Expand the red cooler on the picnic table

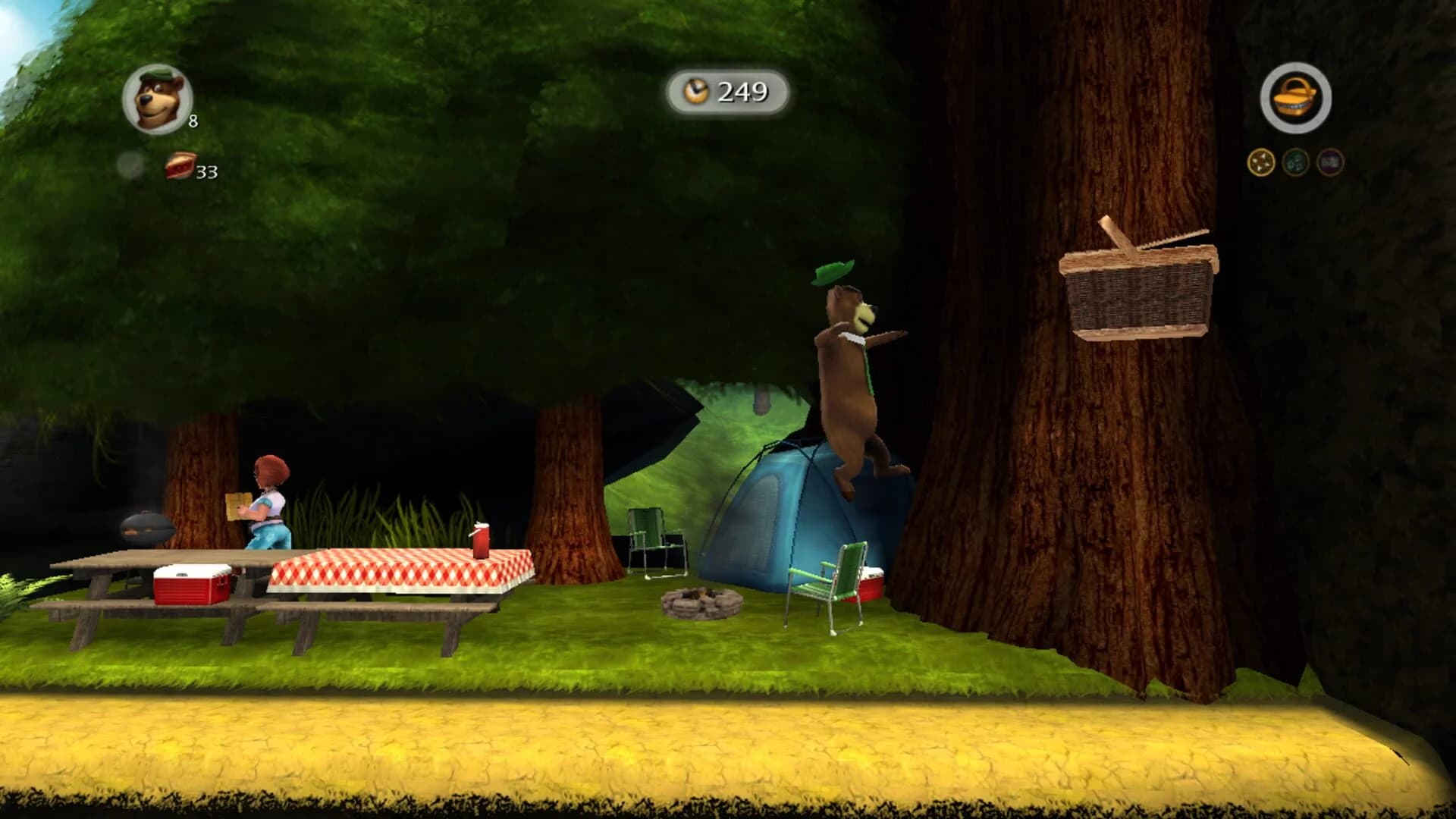click(x=190, y=584)
